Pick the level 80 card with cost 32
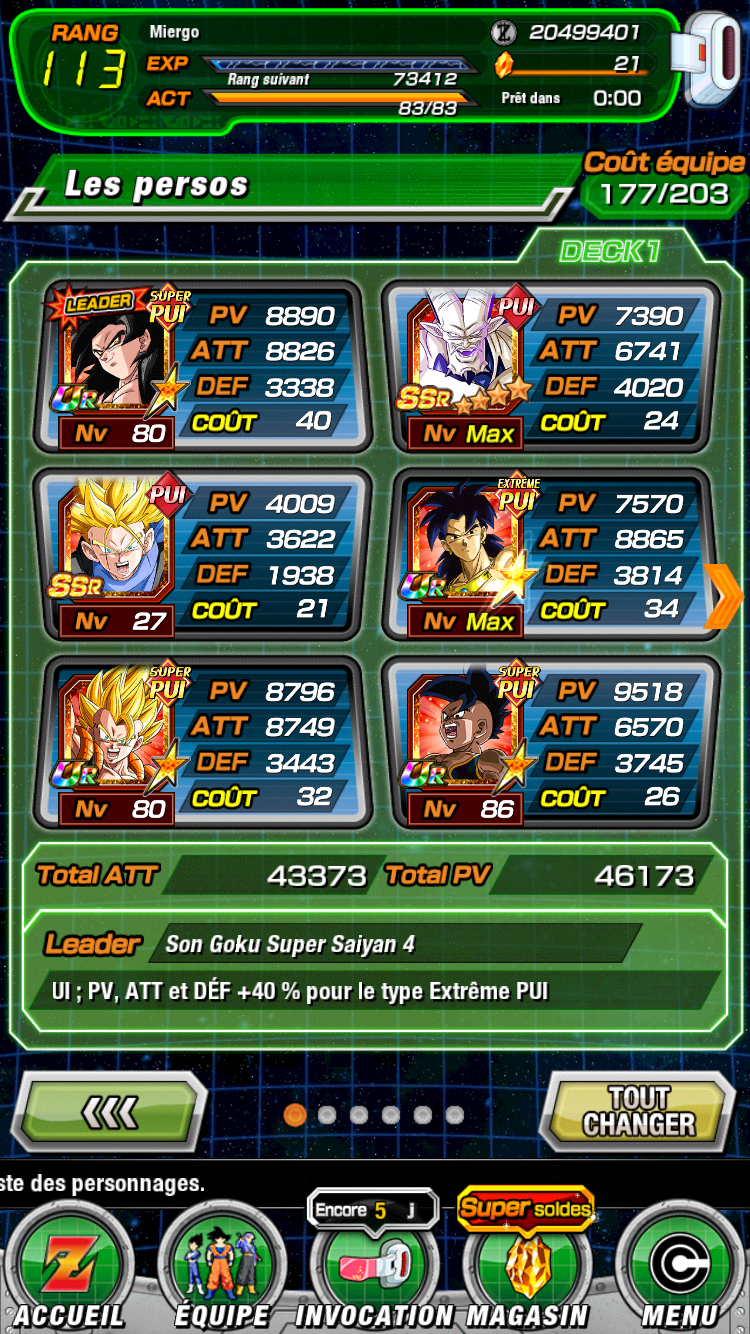 pyautogui.click(x=202, y=743)
